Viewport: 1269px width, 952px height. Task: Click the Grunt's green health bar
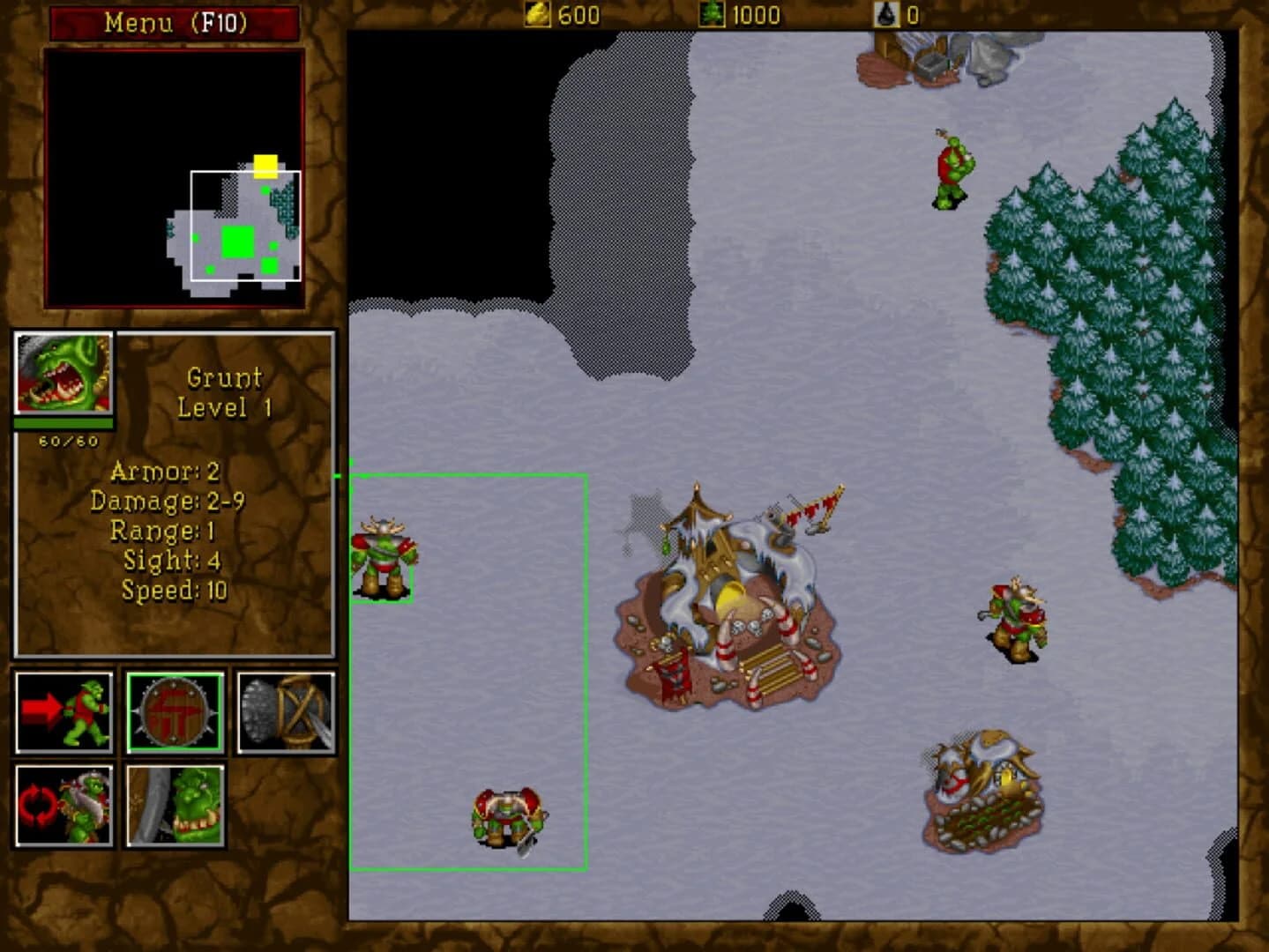pyautogui.click(x=62, y=422)
